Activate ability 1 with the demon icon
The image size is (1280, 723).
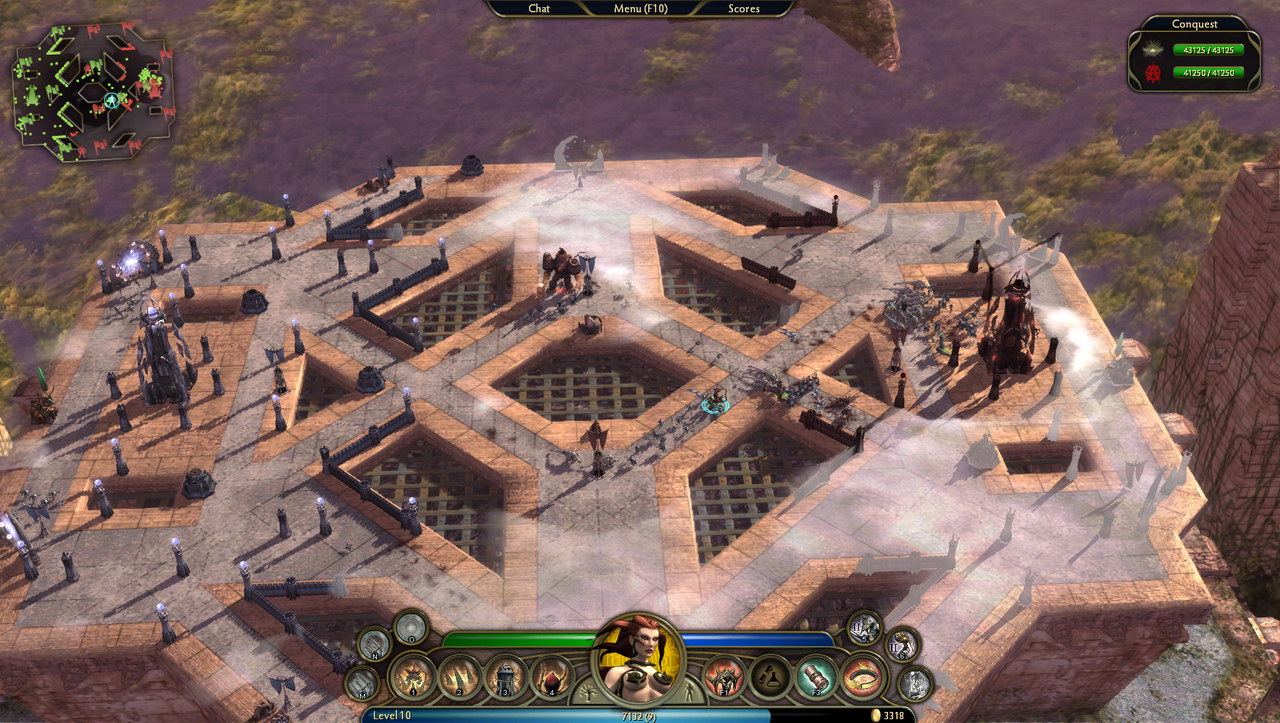(x=413, y=676)
